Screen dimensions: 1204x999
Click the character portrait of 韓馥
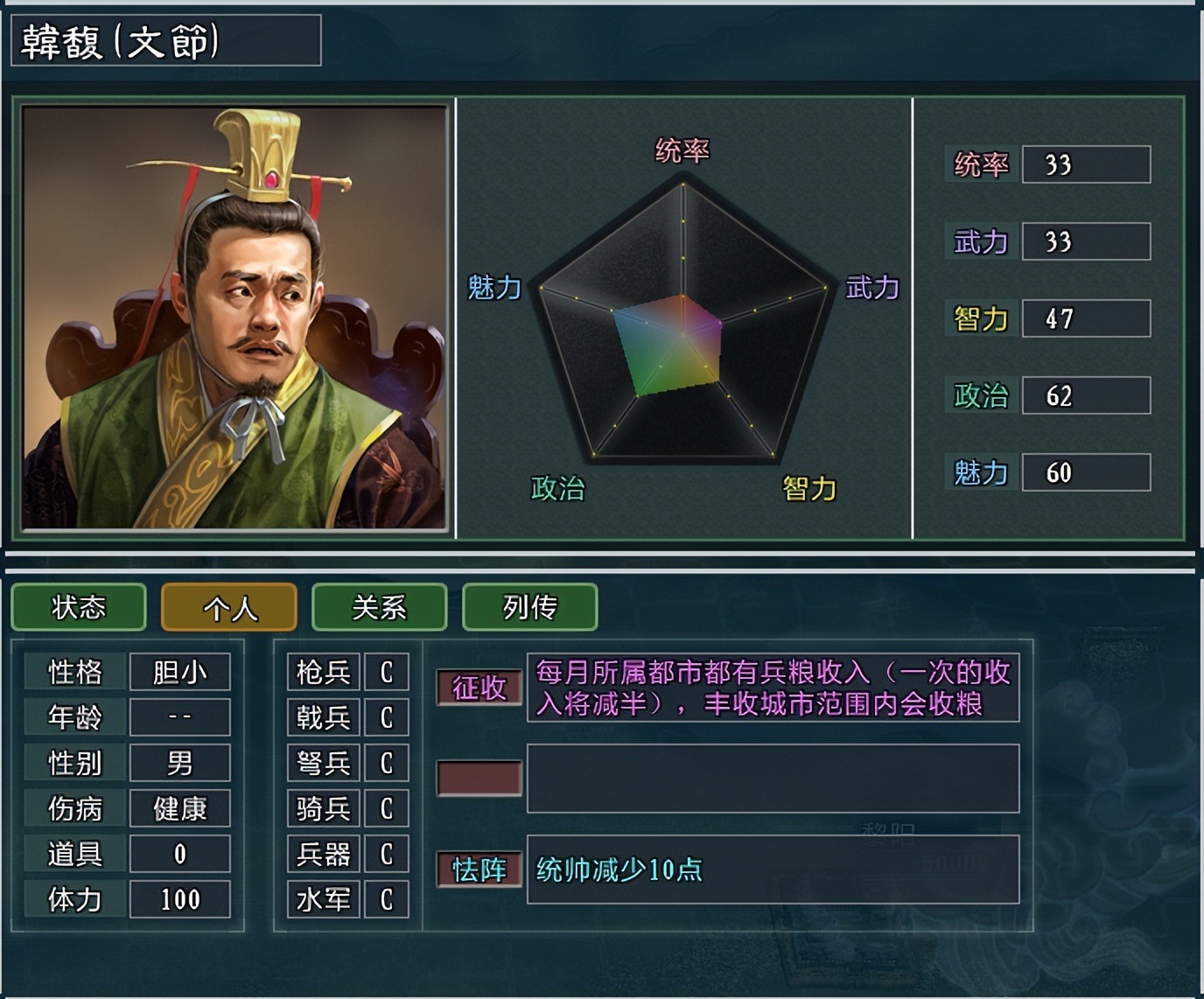click(232, 315)
